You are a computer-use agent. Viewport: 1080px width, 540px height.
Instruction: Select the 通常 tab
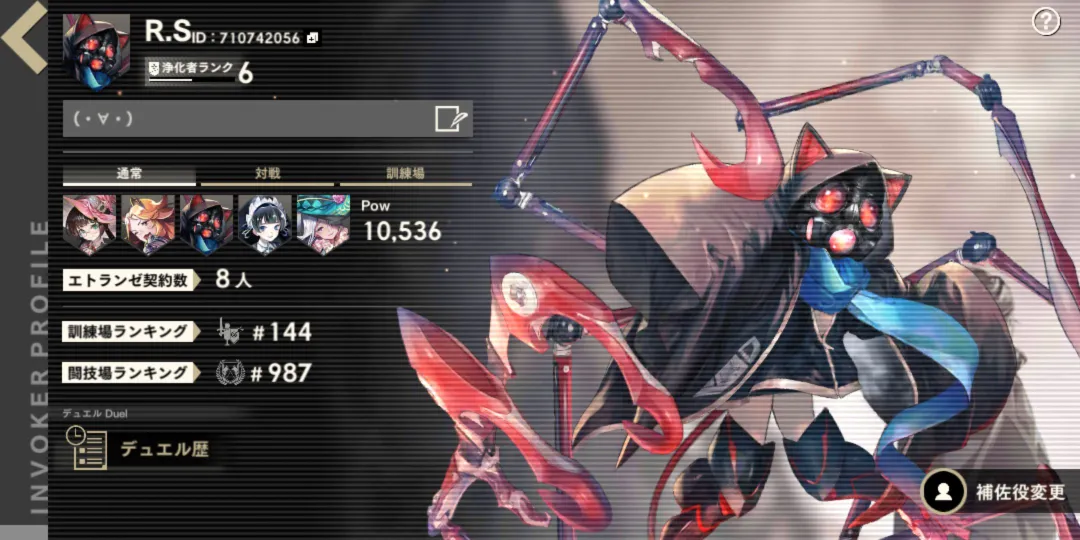coord(129,174)
